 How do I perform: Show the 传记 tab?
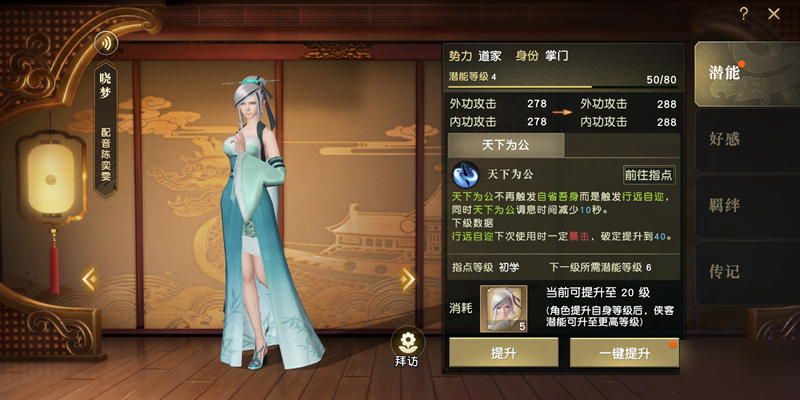pyautogui.click(x=727, y=270)
